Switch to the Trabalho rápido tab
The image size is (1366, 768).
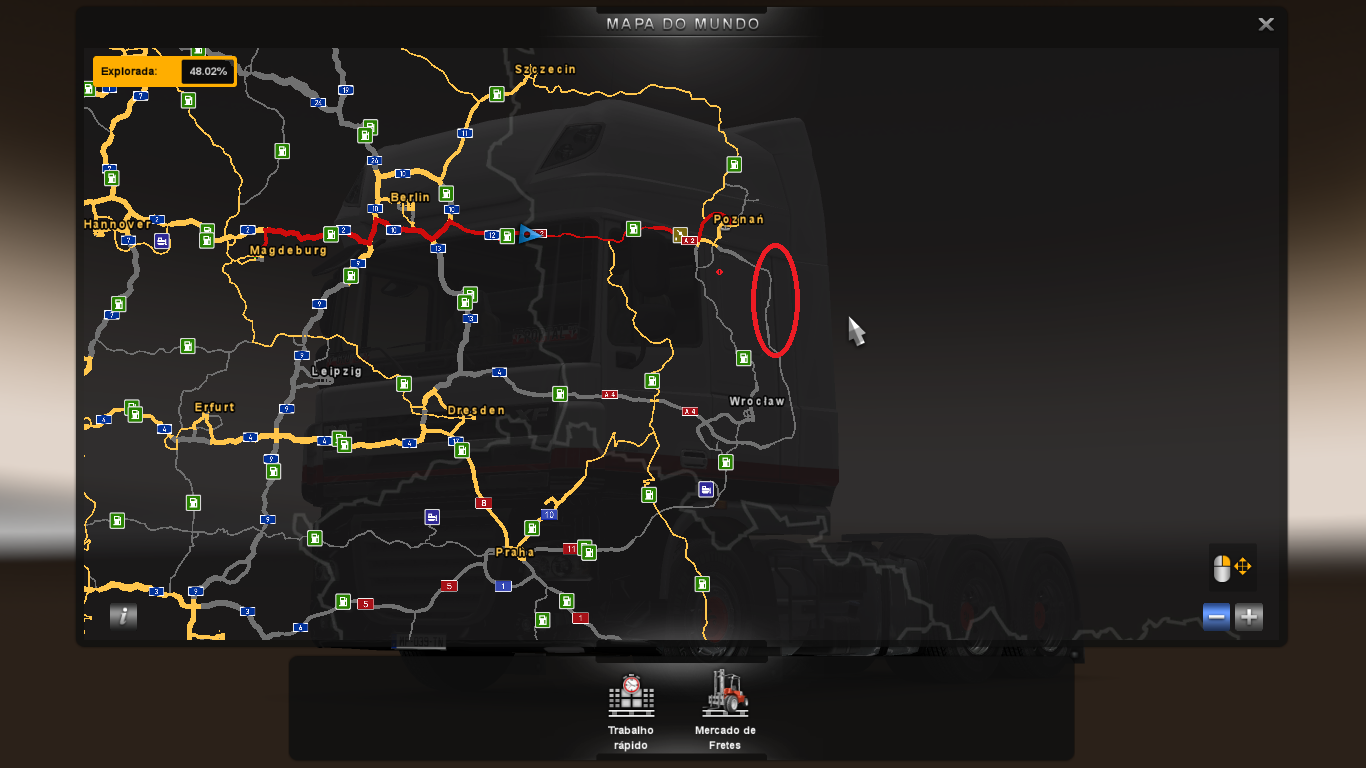pyautogui.click(x=629, y=710)
